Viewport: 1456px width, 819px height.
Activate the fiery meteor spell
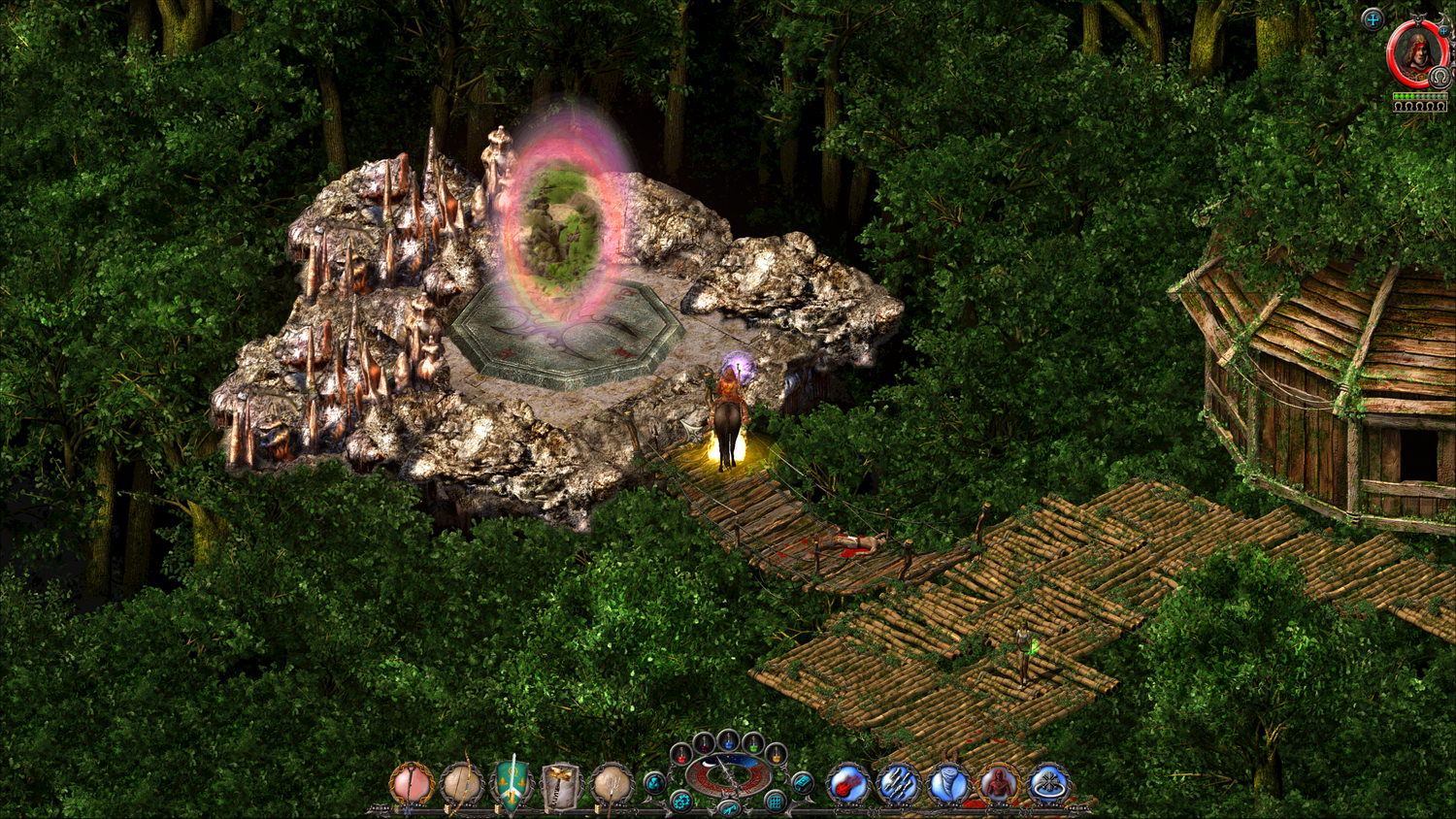(847, 783)
